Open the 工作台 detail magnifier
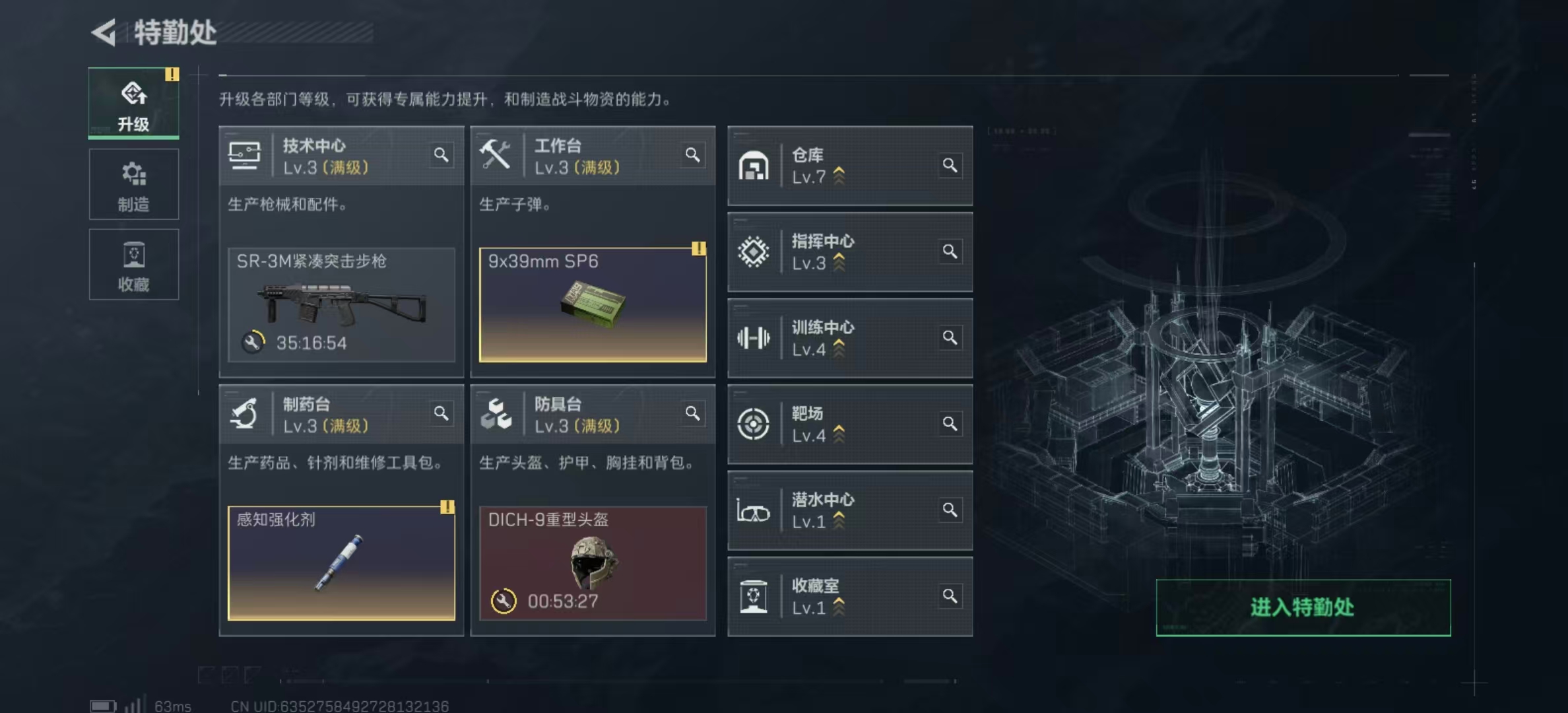Viewport: 1568px width, 713px height. [x=693, y=154]
